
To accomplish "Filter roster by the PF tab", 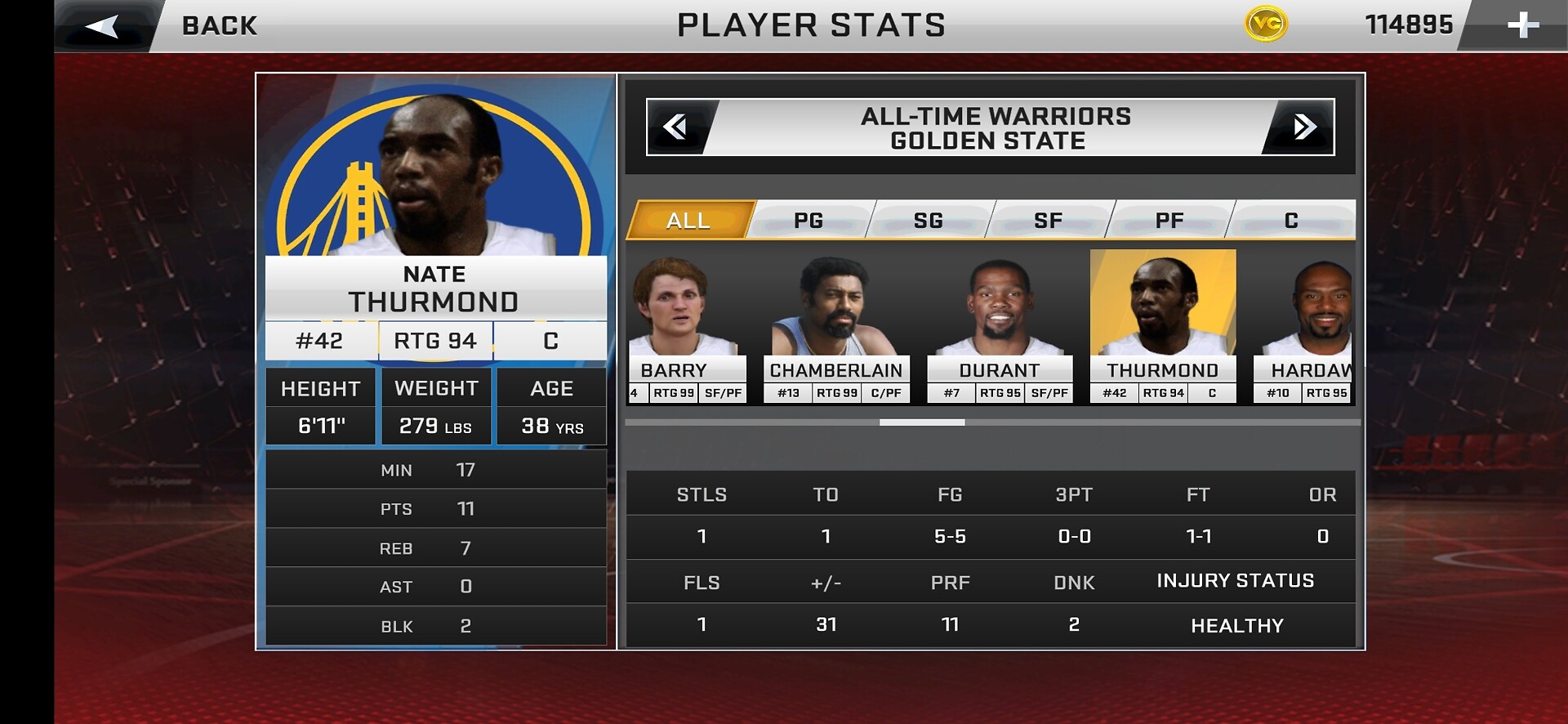I will tap(1169, 220).
